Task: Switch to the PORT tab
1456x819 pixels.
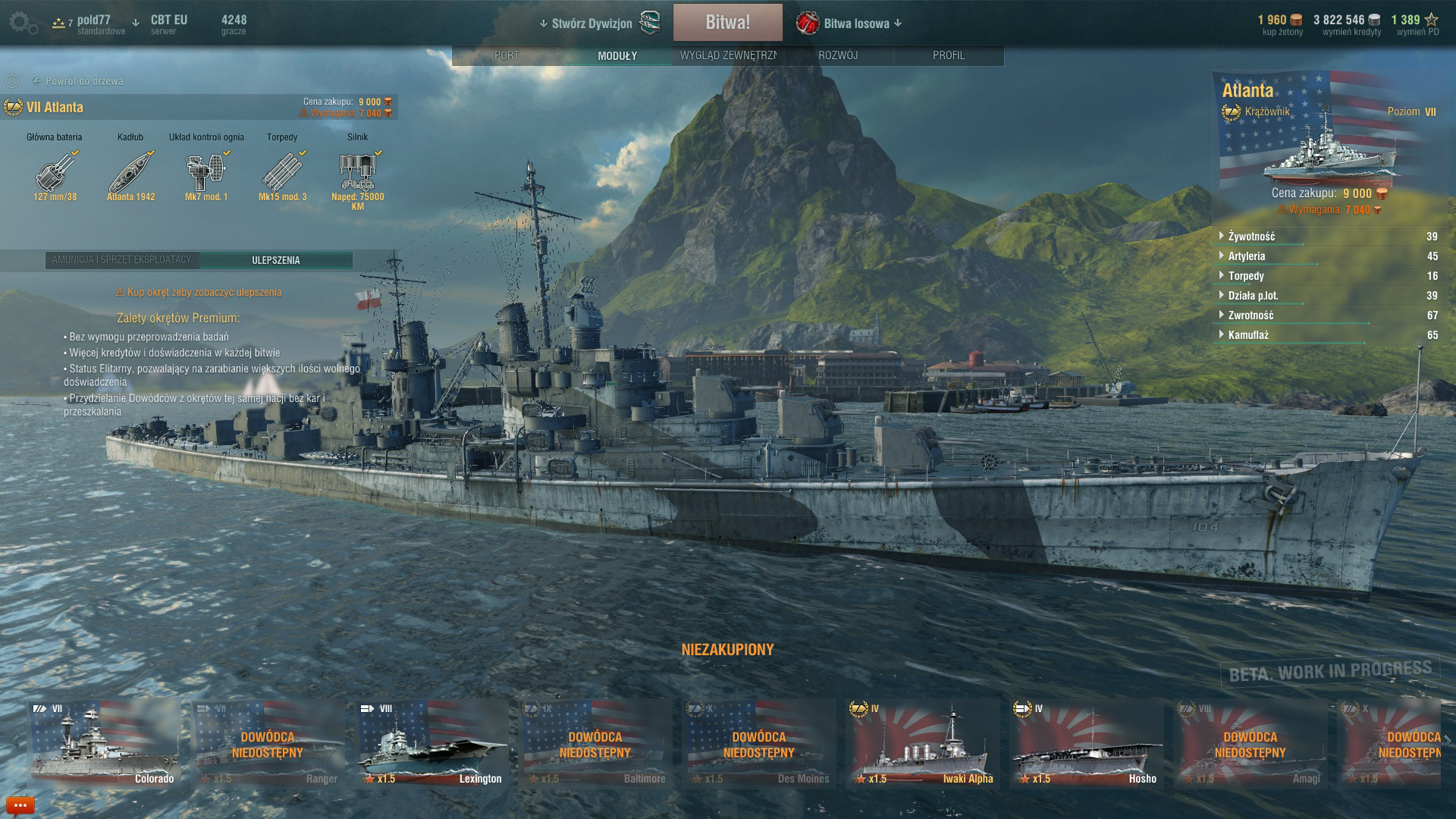Action: pyautogui.click(x=507, y=55)
